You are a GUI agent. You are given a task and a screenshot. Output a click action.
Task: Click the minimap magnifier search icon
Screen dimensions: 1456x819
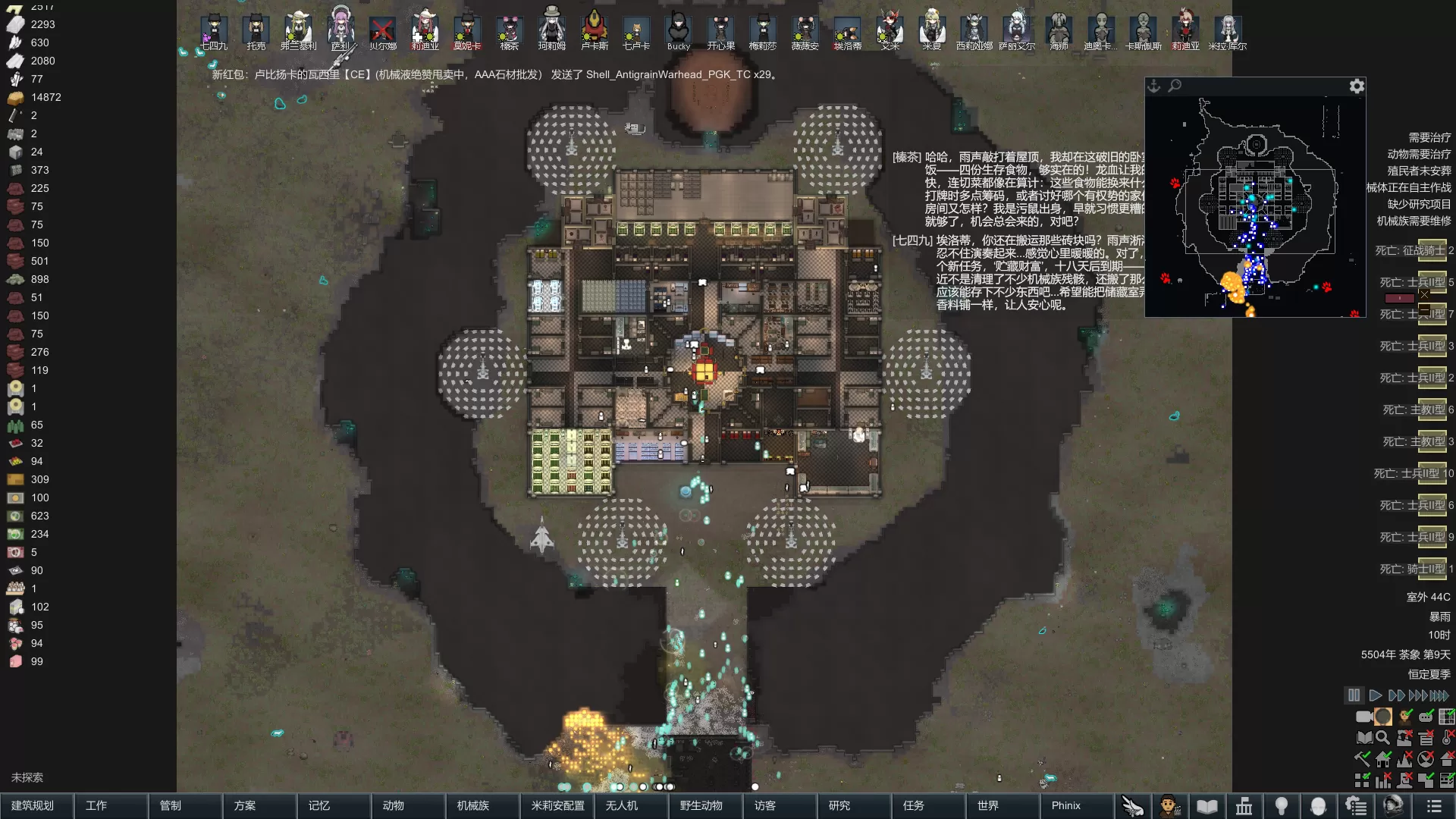1175,86
